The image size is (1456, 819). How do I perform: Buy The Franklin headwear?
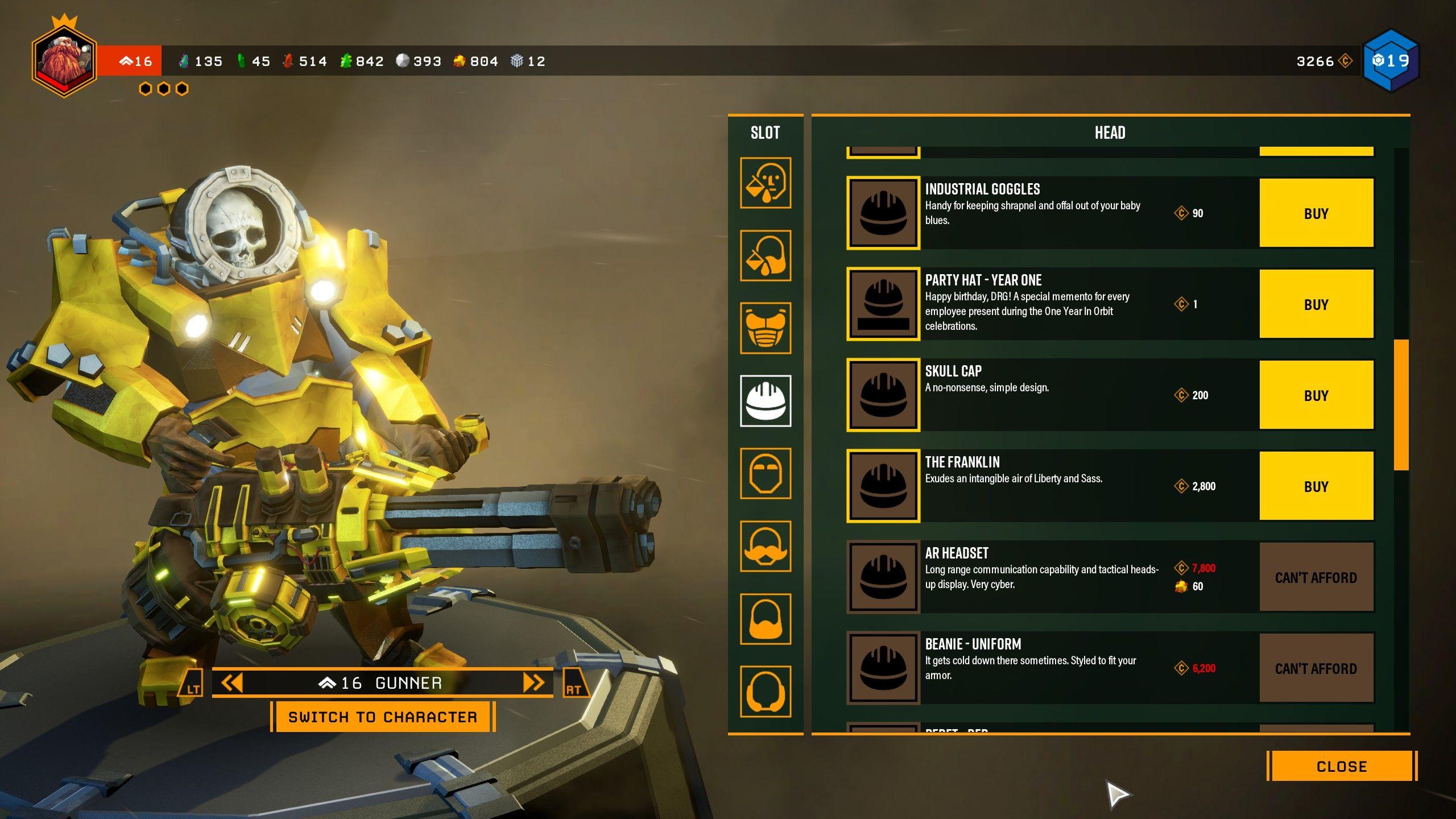(x=1316, y=486)
